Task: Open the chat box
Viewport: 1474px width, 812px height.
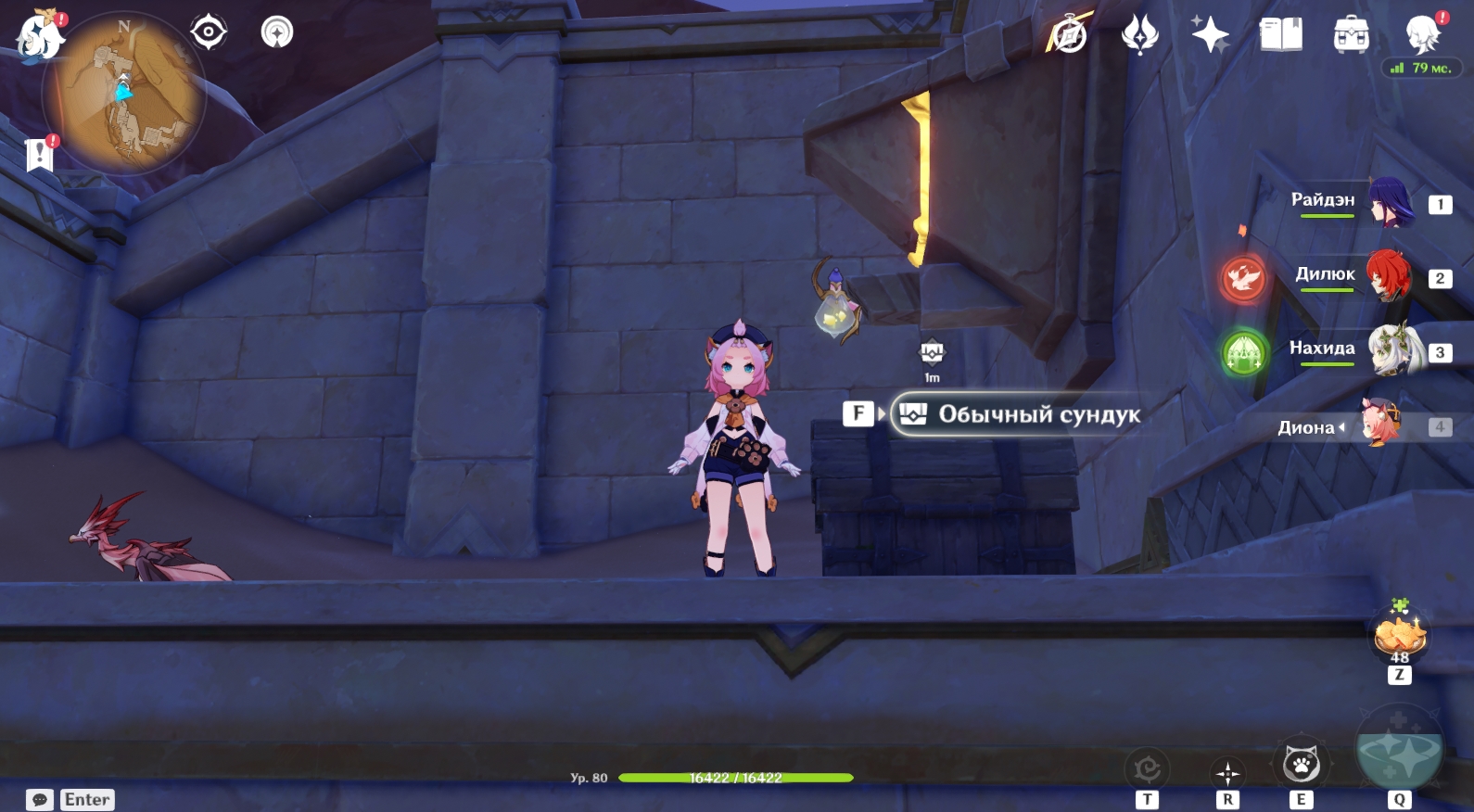Action: [x=40, y=799]
